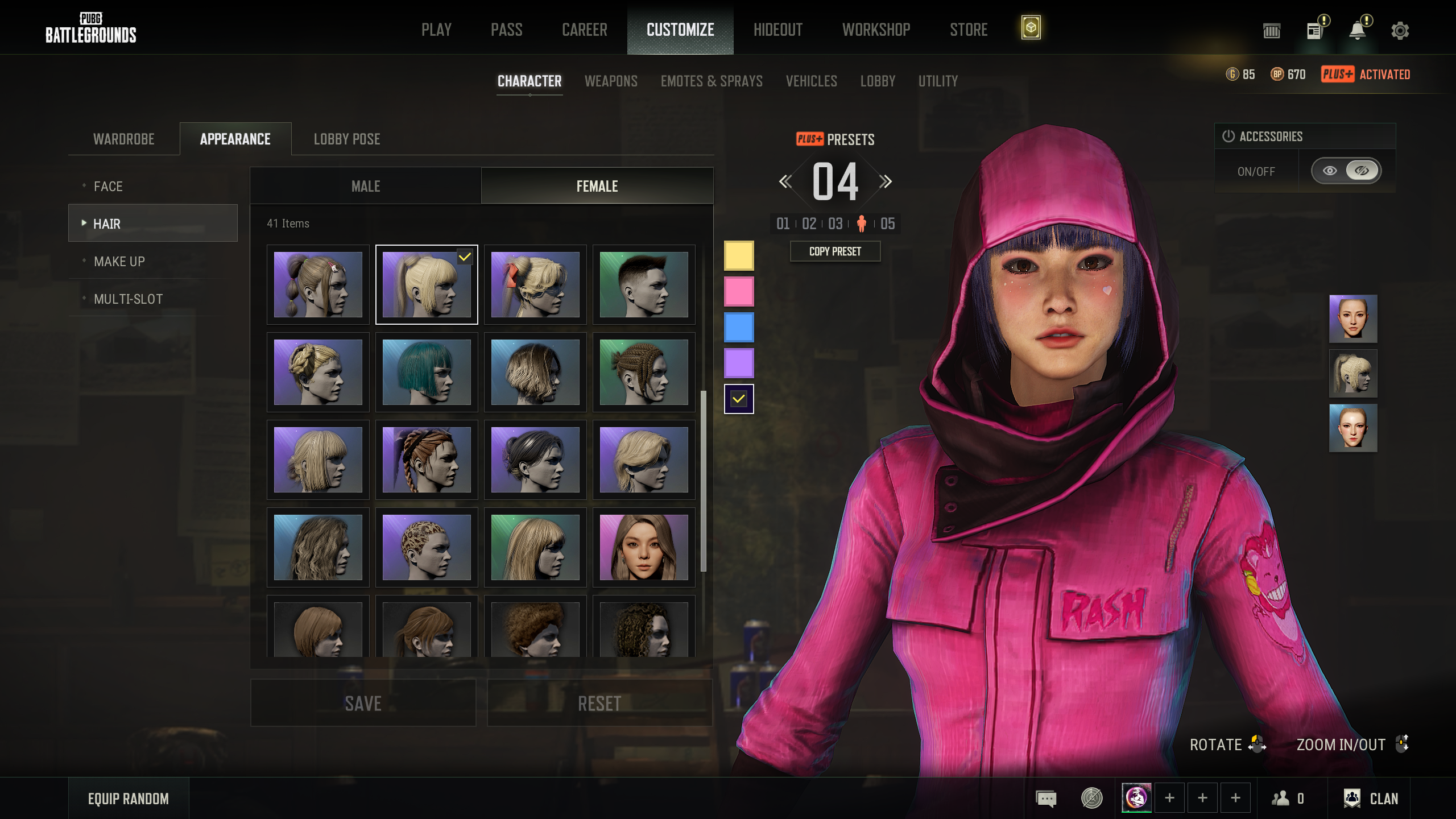
Task: Pick the pink hair color swatch
Action: tap(738, 291)
